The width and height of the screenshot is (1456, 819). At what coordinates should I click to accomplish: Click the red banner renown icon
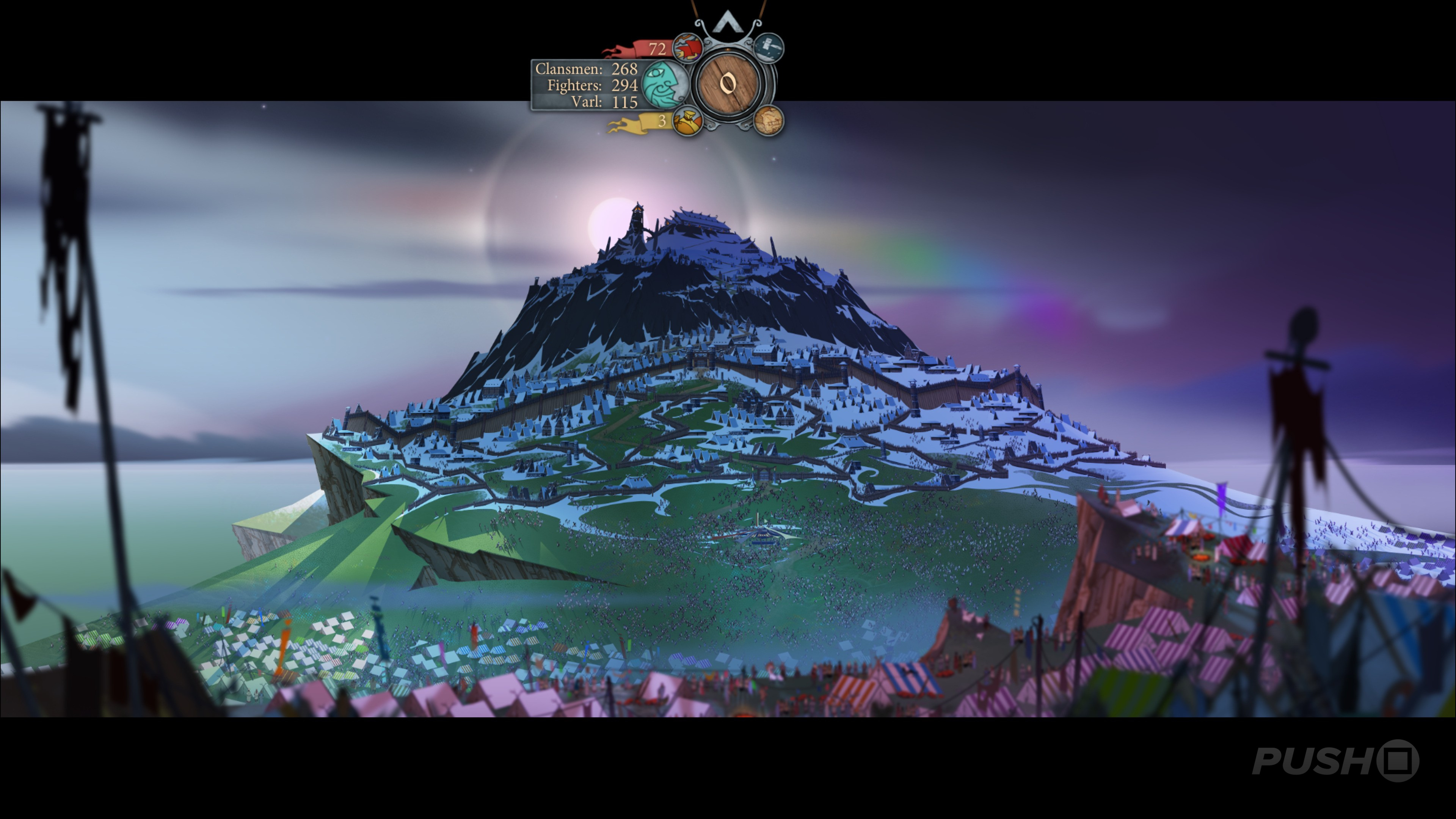pos(687,47)
